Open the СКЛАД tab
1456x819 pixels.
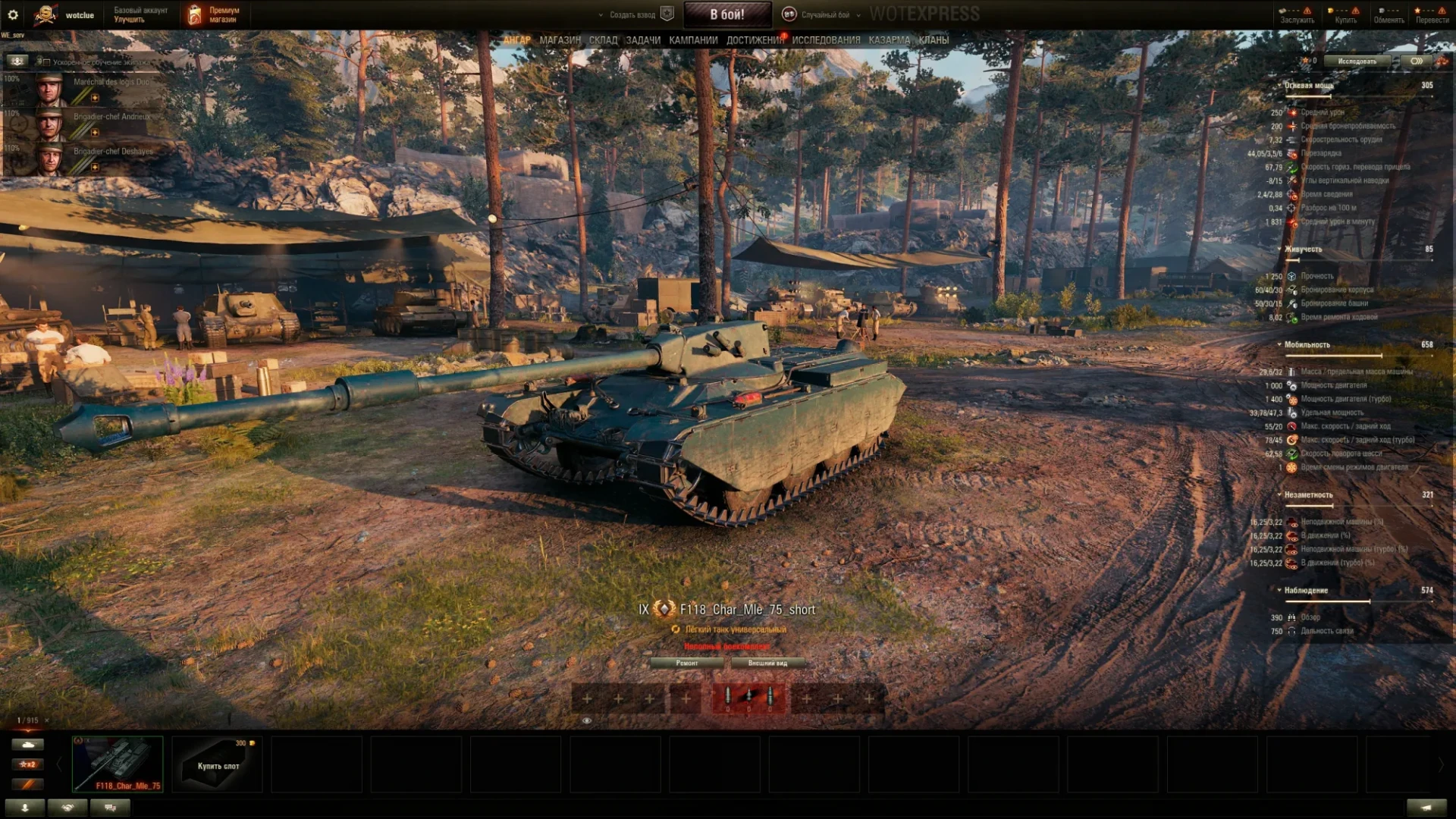pos(603,40)
